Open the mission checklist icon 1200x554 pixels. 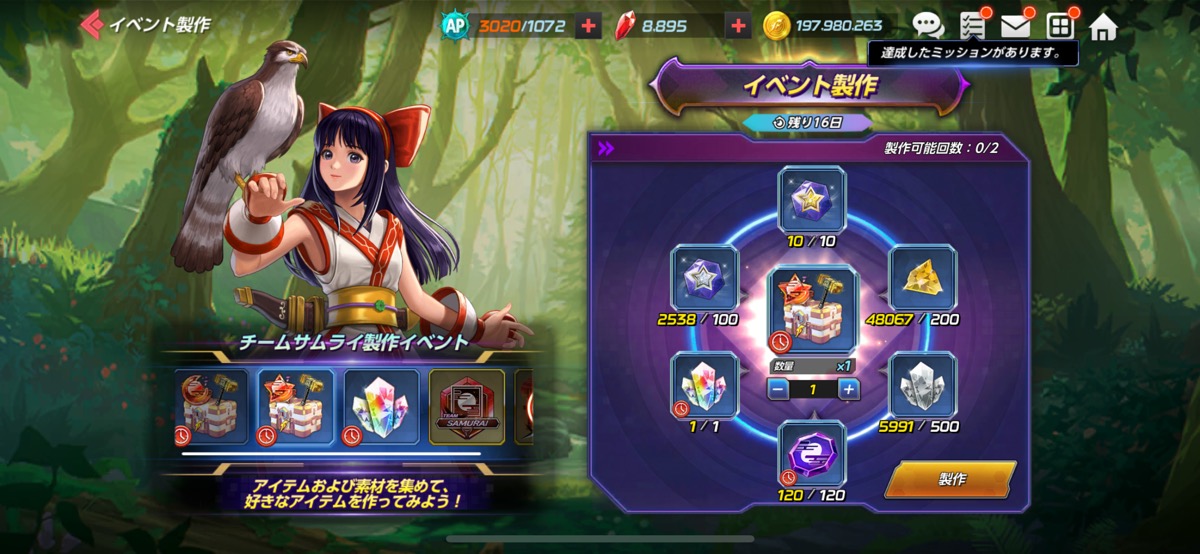[x=972, y=26]
